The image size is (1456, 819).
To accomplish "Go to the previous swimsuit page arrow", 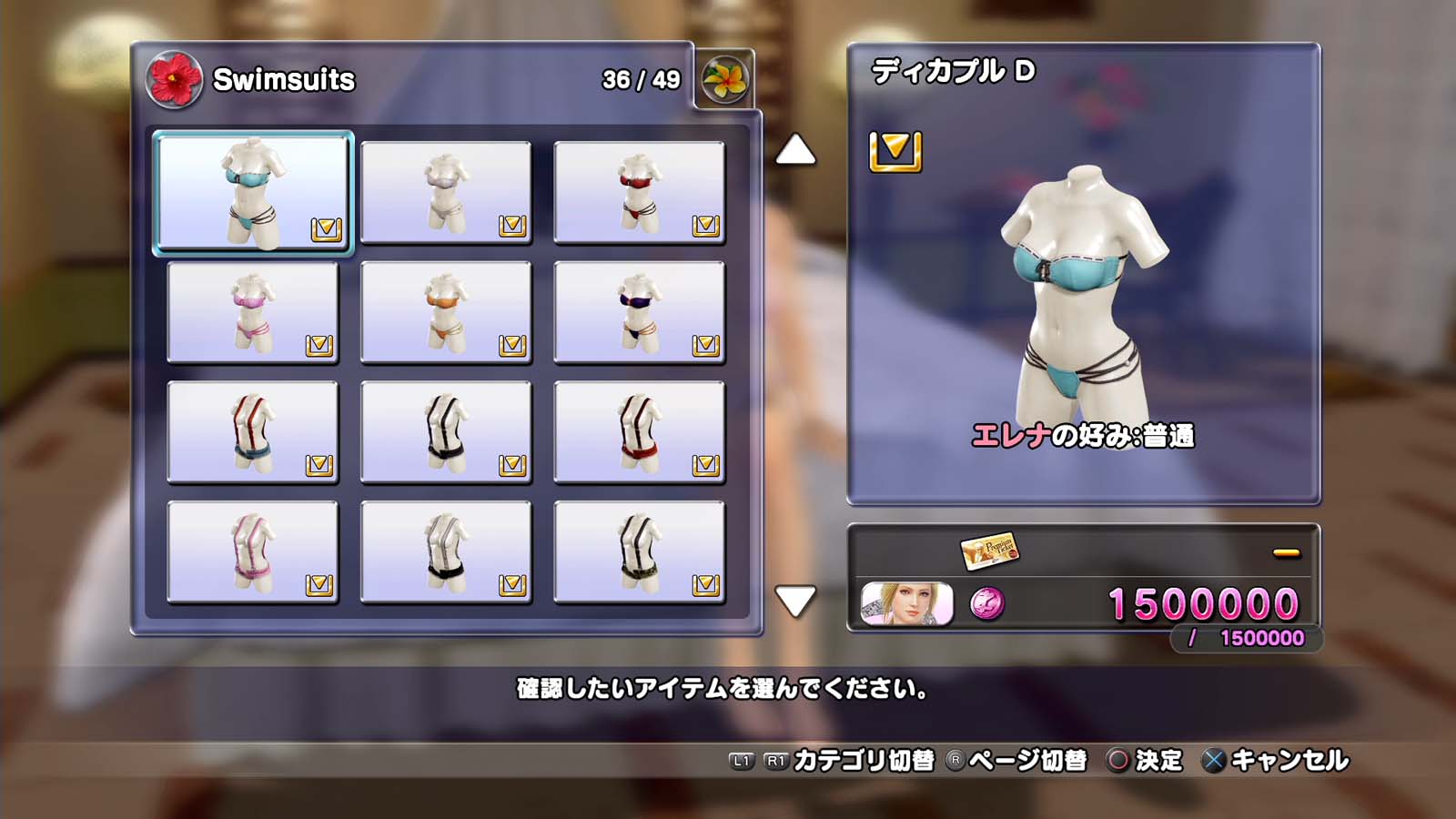I will coord(794,150).
